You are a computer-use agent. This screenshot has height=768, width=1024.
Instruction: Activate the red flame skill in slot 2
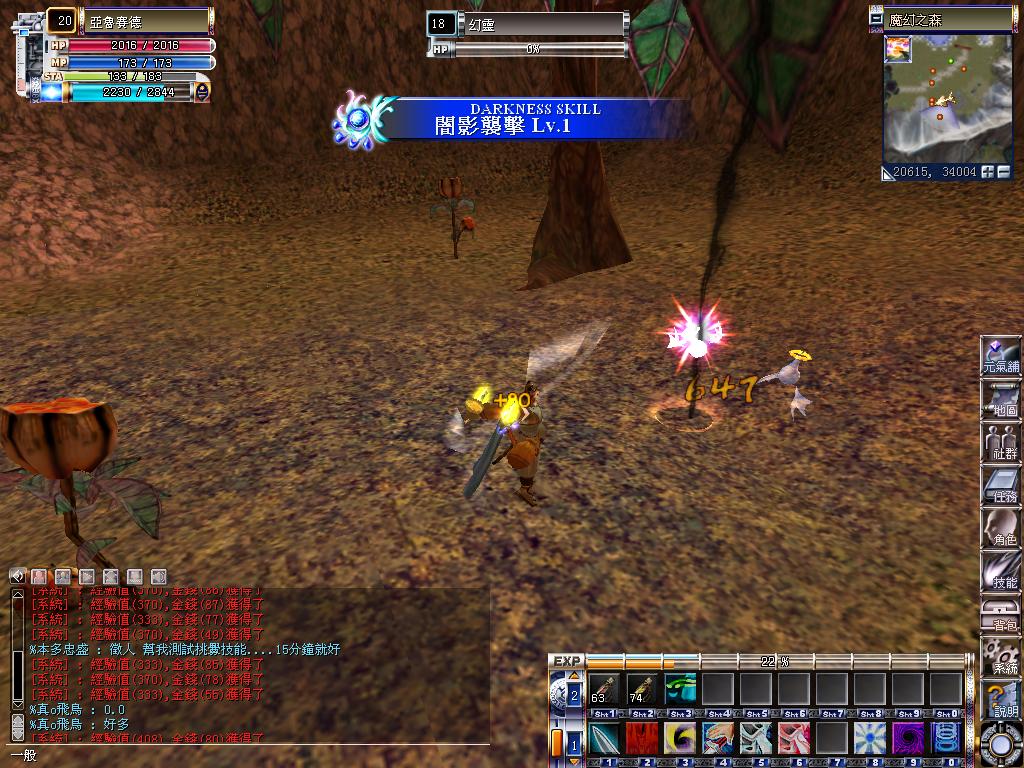(641, 740)
